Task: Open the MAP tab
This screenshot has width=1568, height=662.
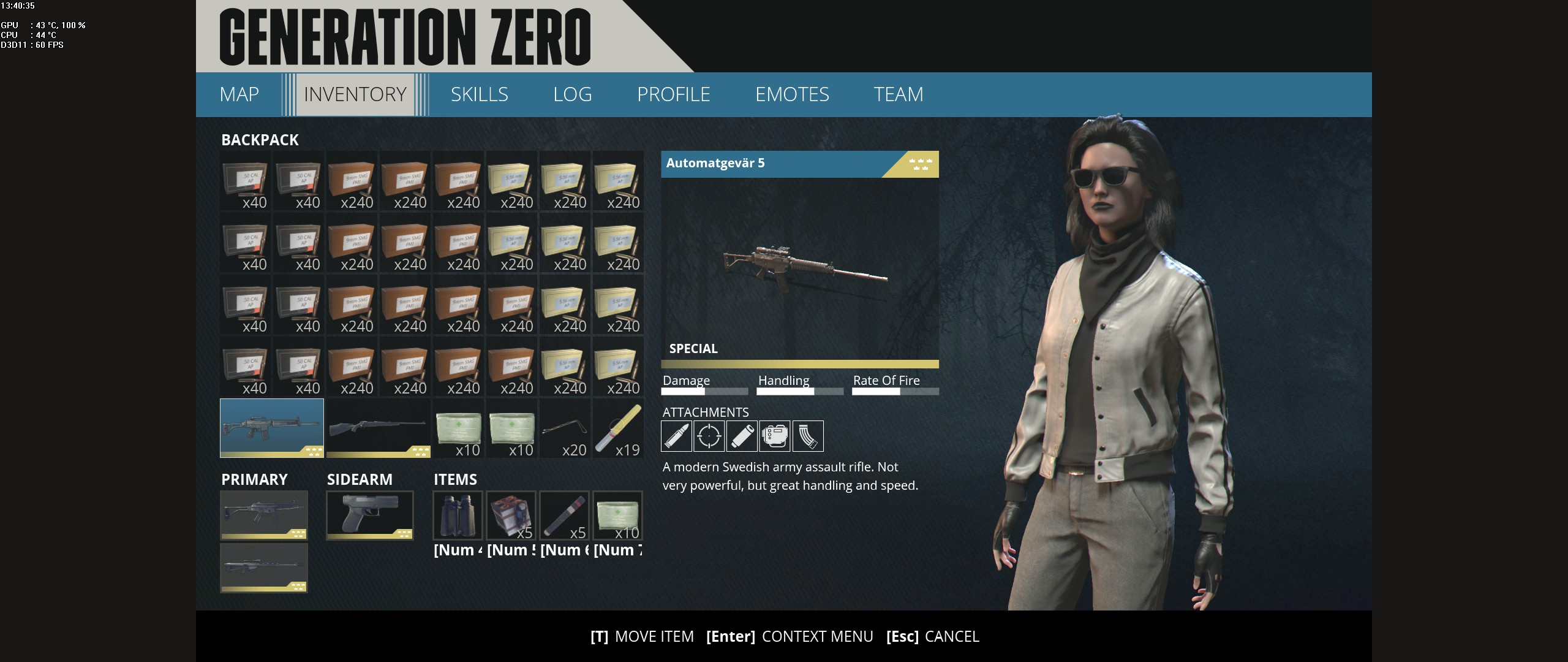Action: pos(239,94)
